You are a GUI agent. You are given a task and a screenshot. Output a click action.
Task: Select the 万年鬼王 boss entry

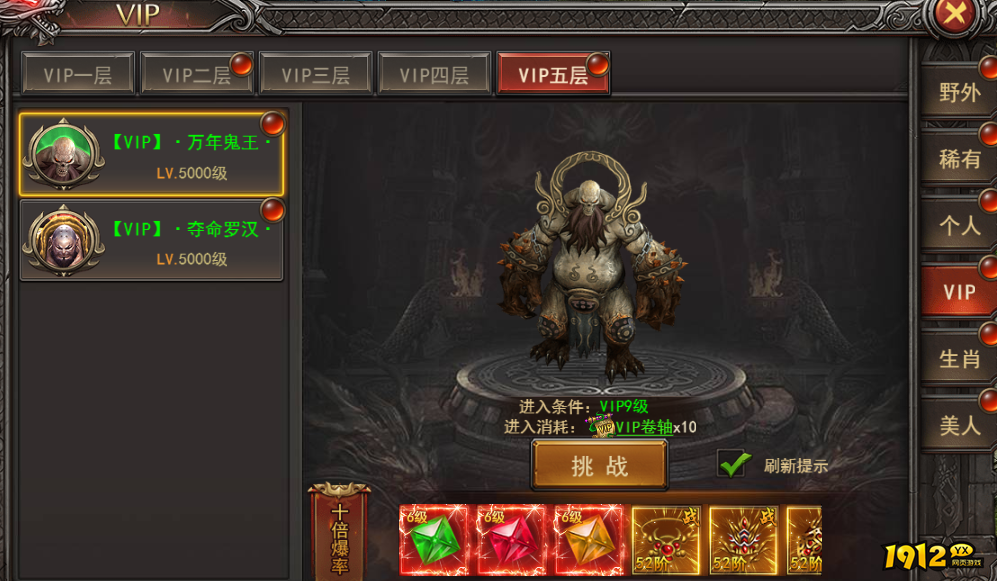click(152, 155)
